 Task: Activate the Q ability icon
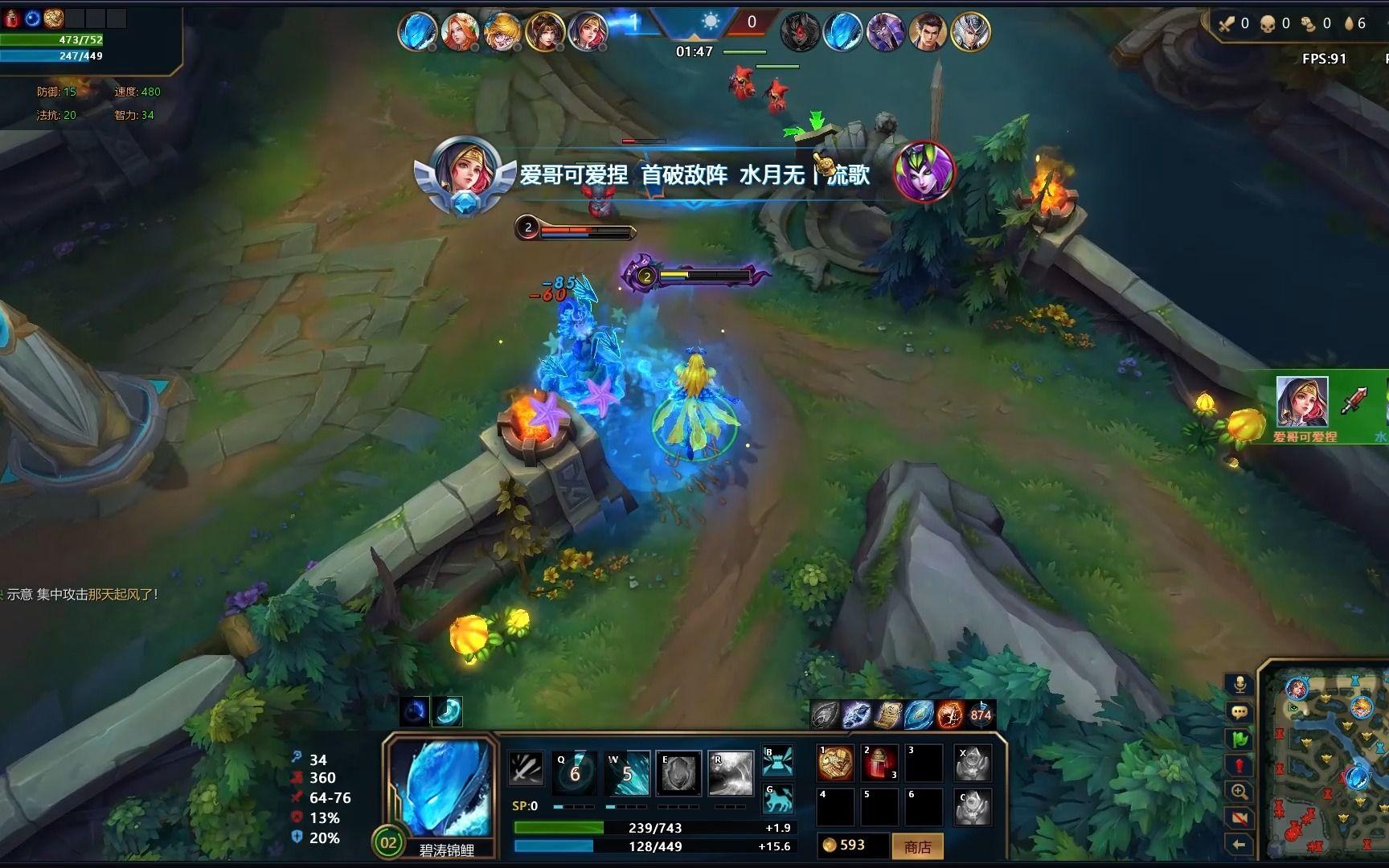pos(574,772)
